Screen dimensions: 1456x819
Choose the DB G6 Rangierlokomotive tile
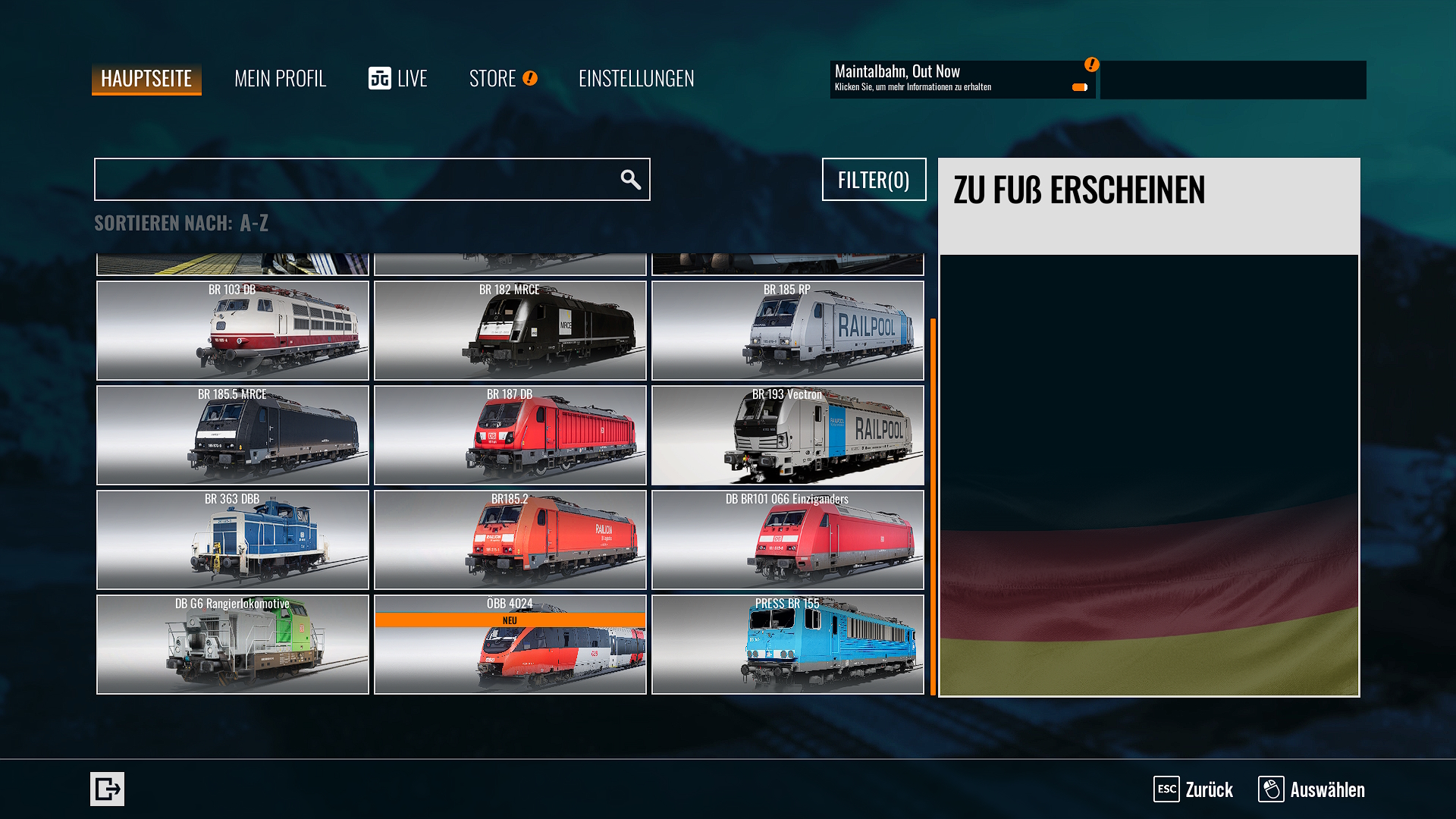(233, 645)
